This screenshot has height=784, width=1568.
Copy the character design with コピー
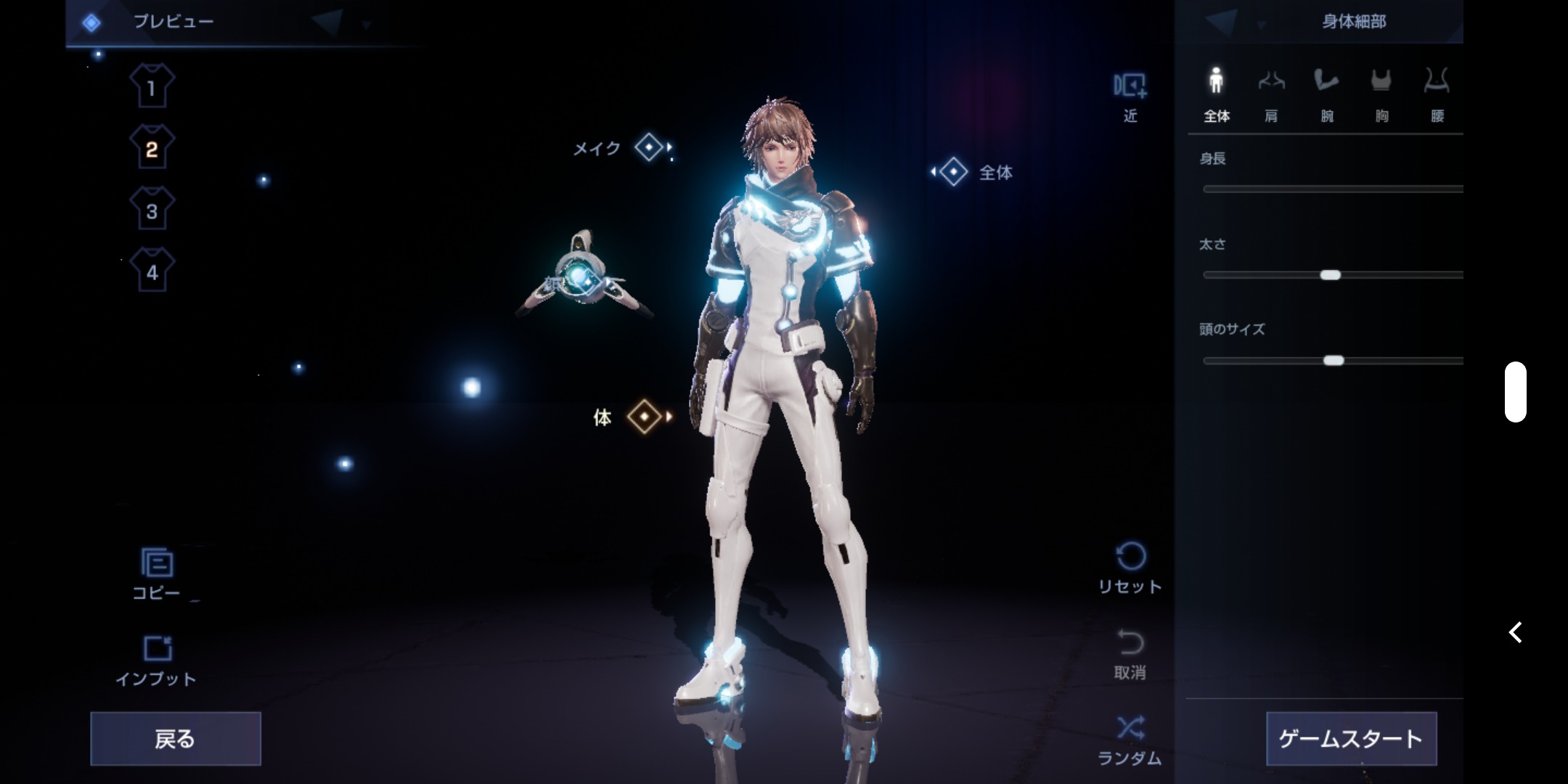coord(156,573)
